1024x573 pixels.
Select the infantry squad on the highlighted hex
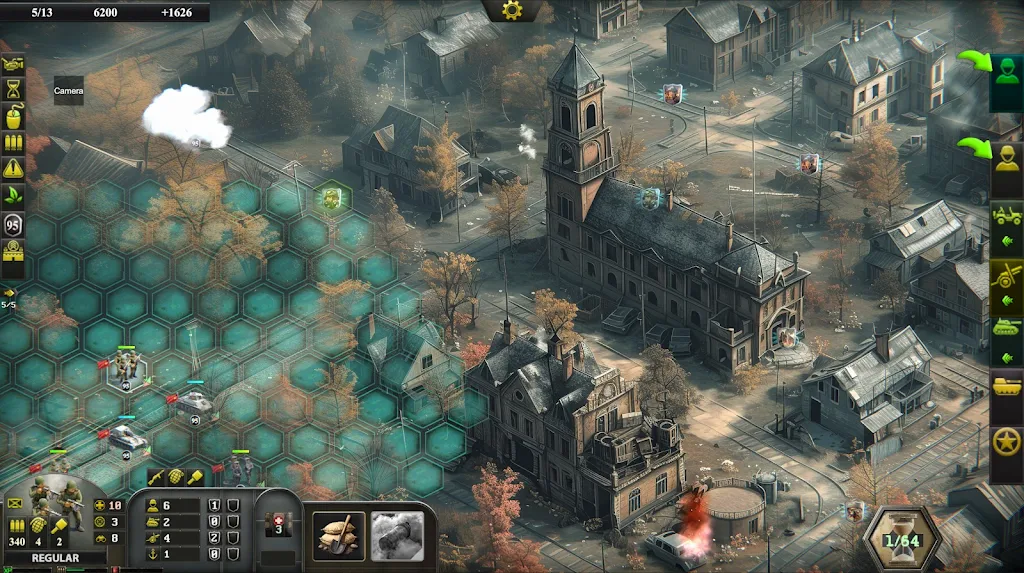pos(125,364)
